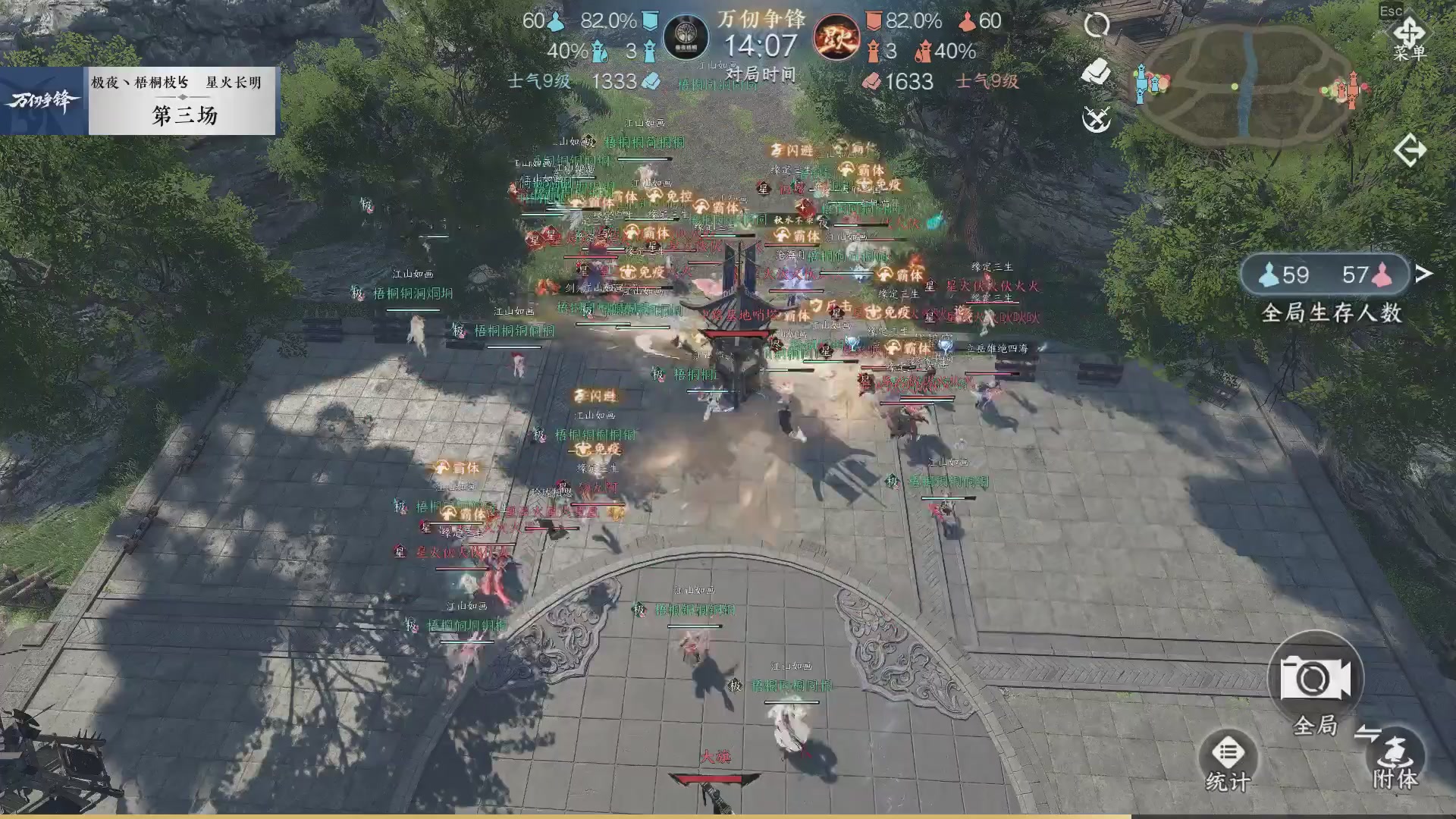Click the 全局生存人数 survivor counter panel
The width and height of the screenshot is (1456, 819).
tap(1324, 275)
